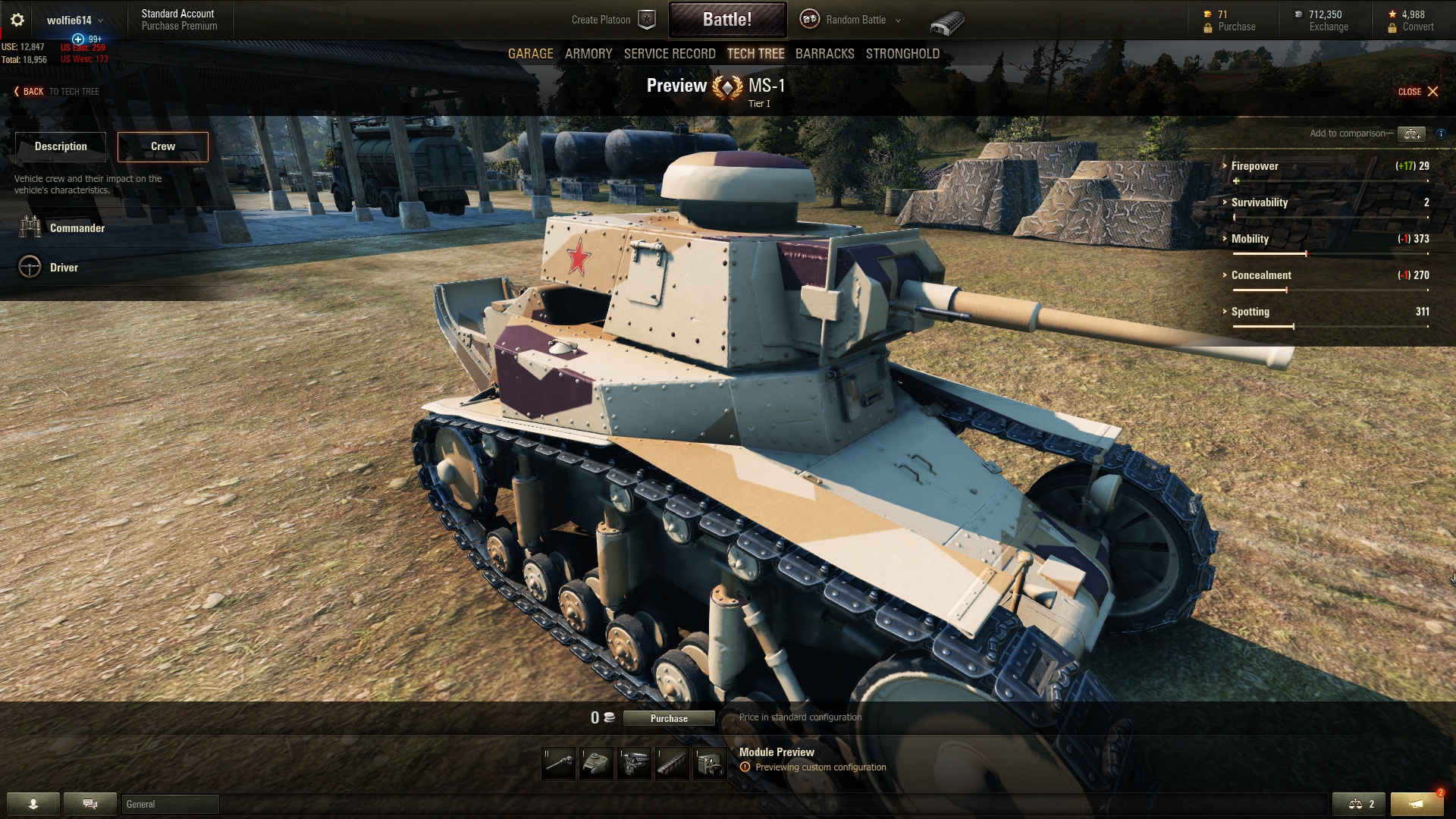Preview the suspension tracks module
Viewport: 1456px width, 819px height.
coord(673,764)
